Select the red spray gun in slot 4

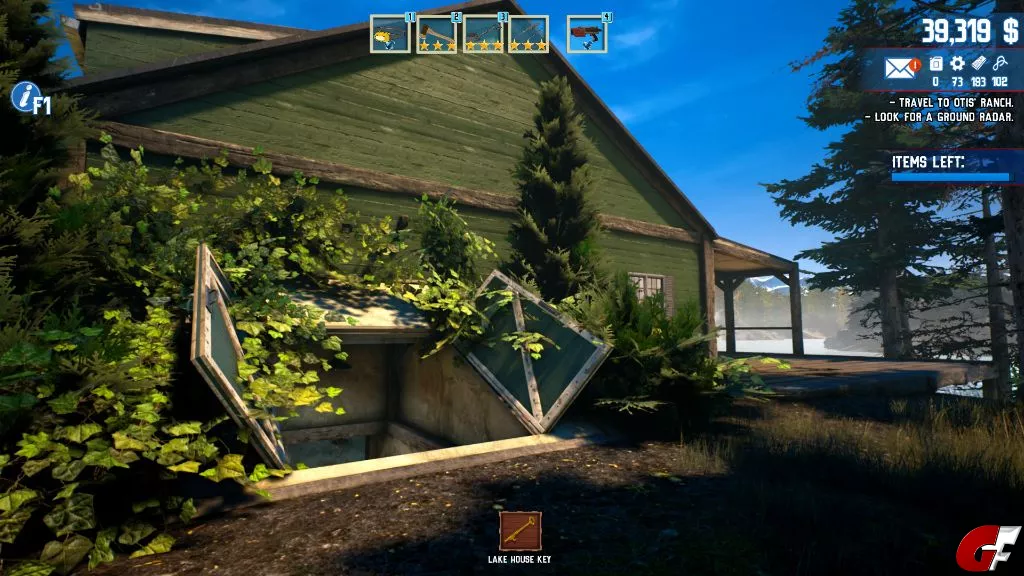point(587,34)
